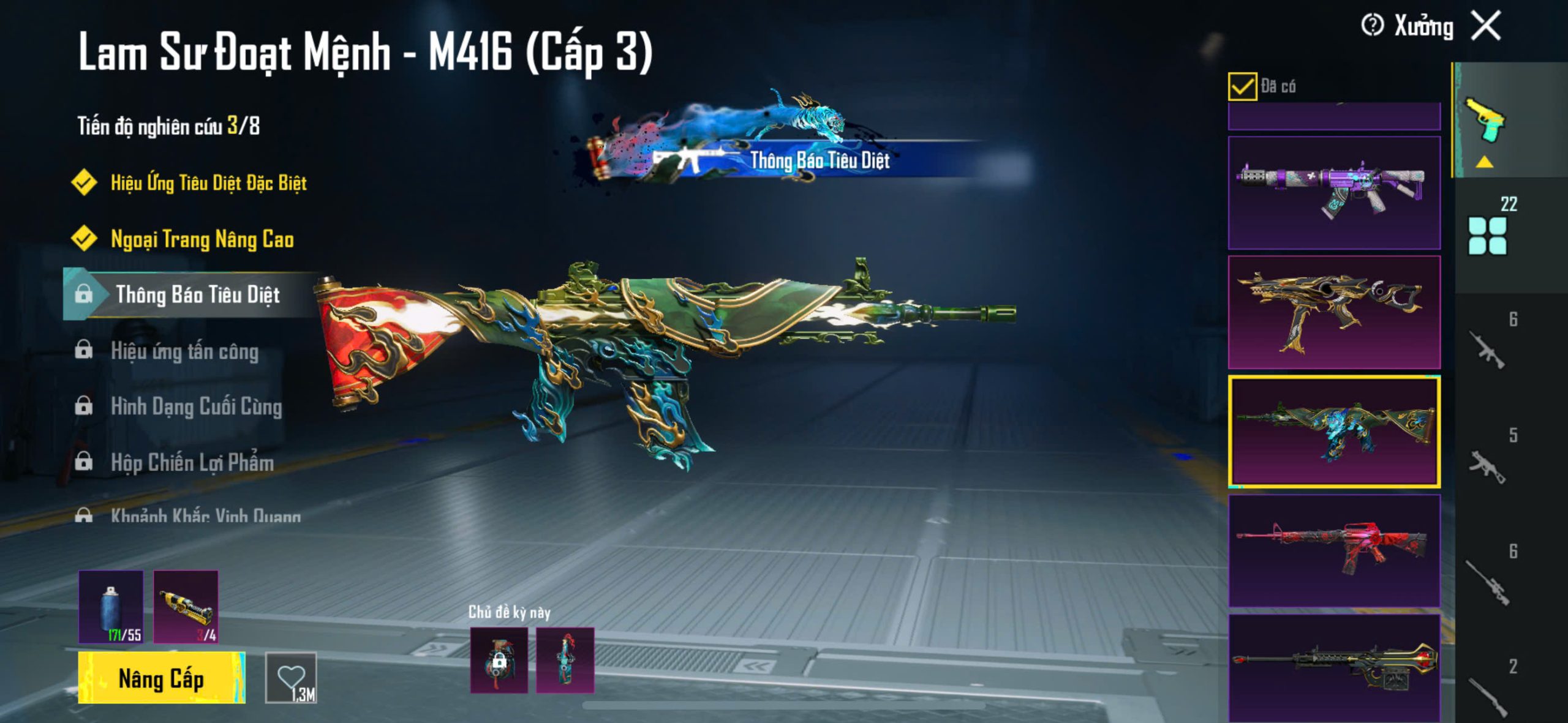Toggle the Đã có owned-only checkbox

coord(1242,86)
